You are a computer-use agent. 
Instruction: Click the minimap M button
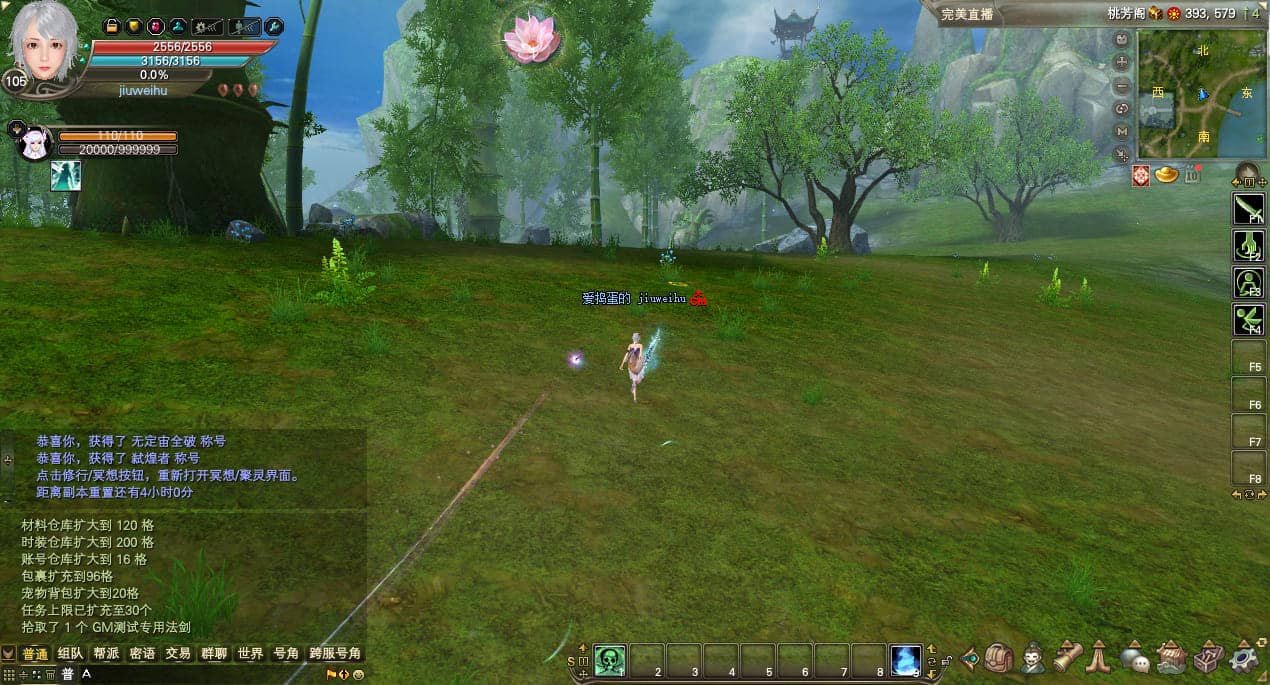[1122, 131]
